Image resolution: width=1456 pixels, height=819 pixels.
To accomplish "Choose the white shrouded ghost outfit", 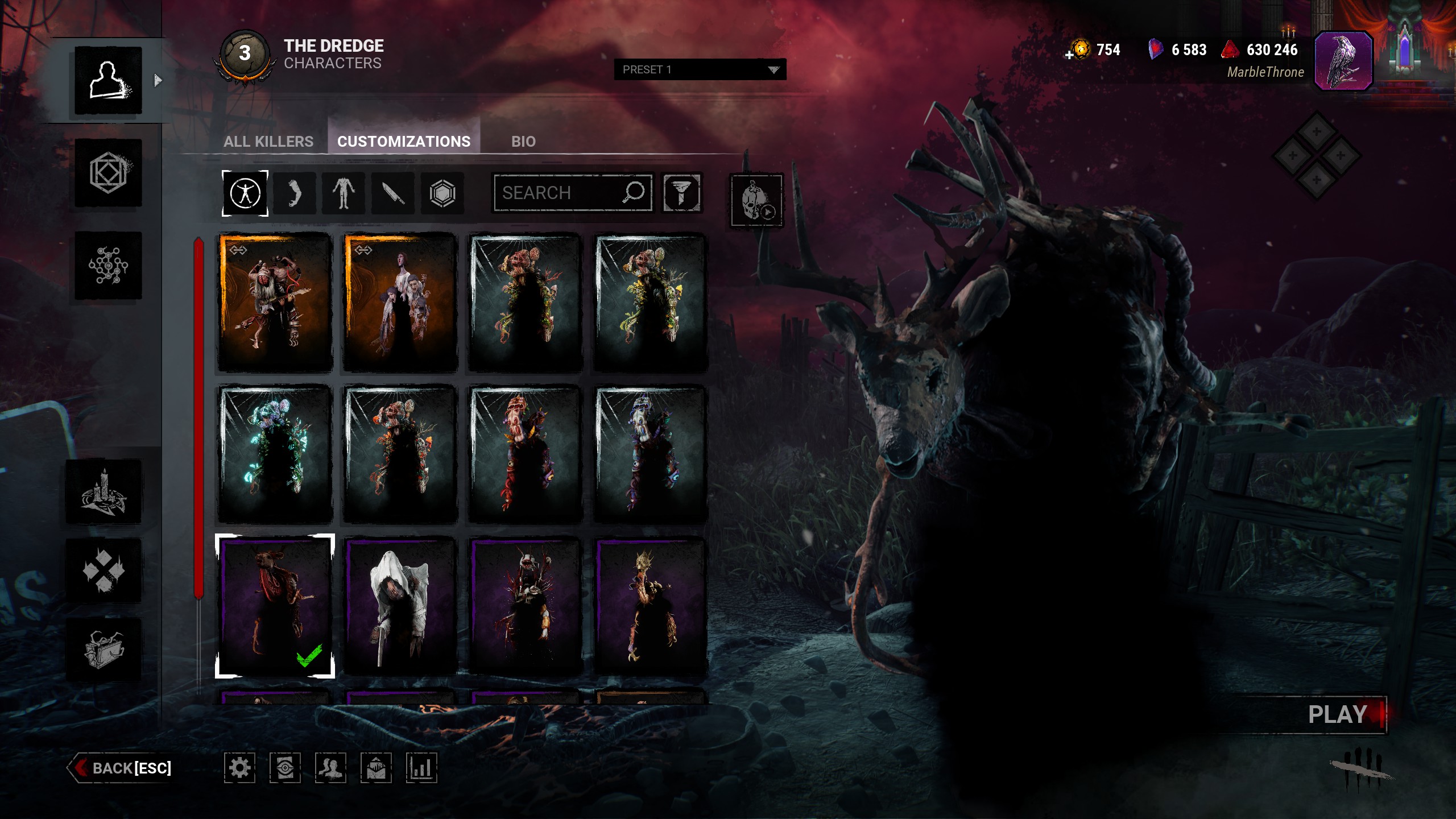I will (400, 606).
